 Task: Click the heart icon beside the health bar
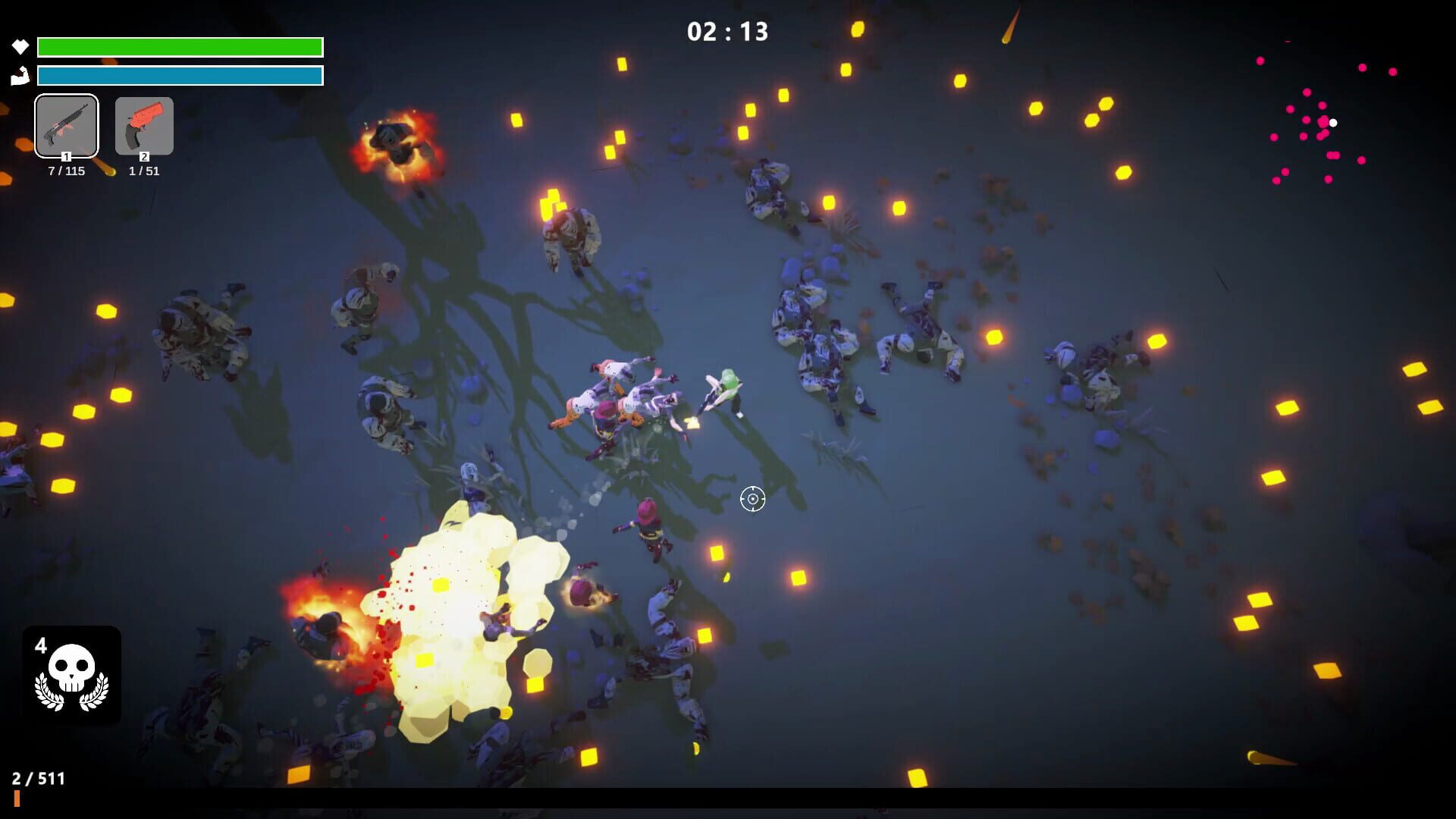pos(20,46)
